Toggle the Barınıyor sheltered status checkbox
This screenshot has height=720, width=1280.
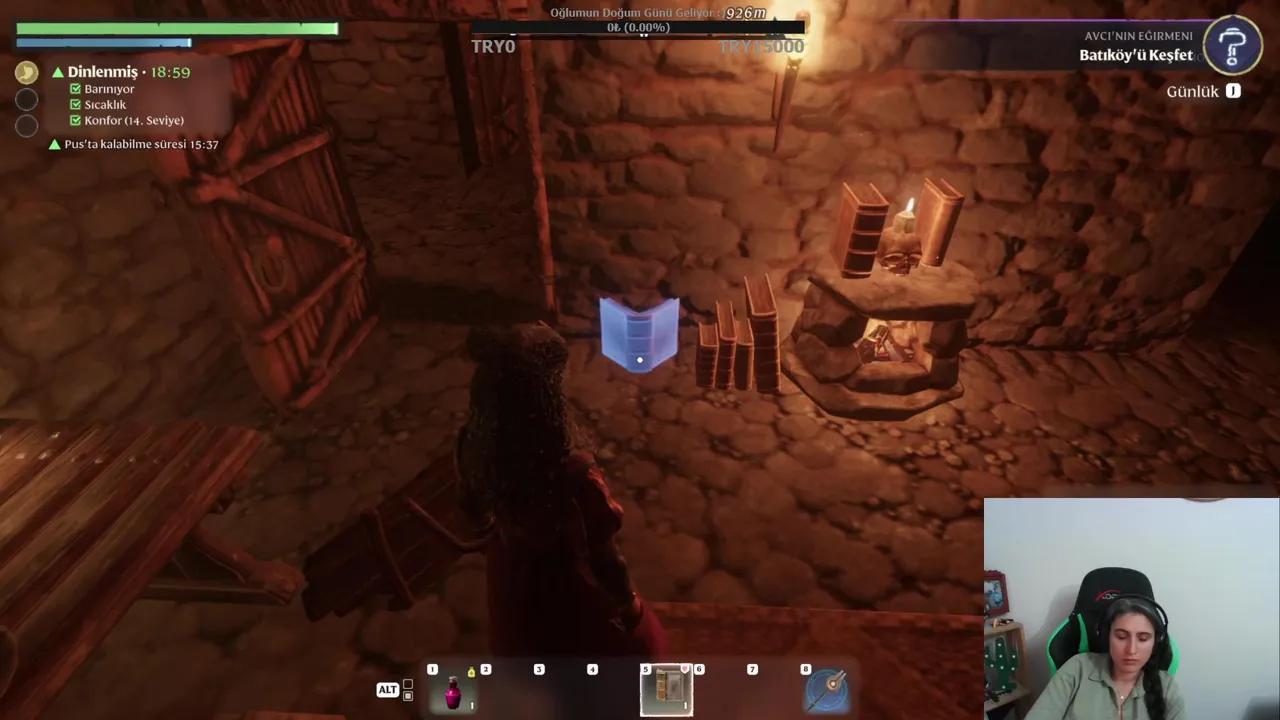click(73, 89)
